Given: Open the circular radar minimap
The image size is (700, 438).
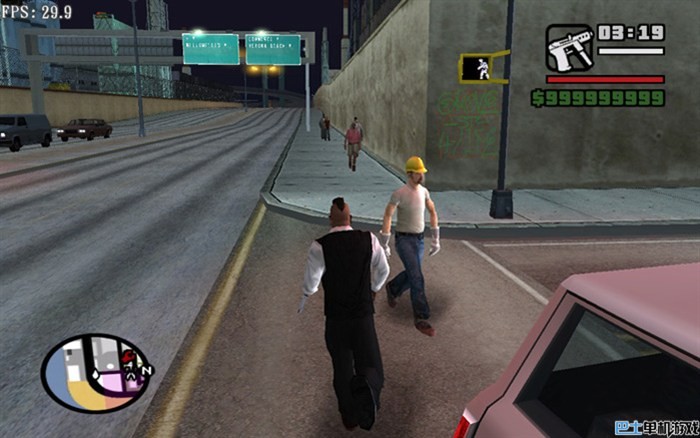Looking at the screenshot, I should (97, 372).
